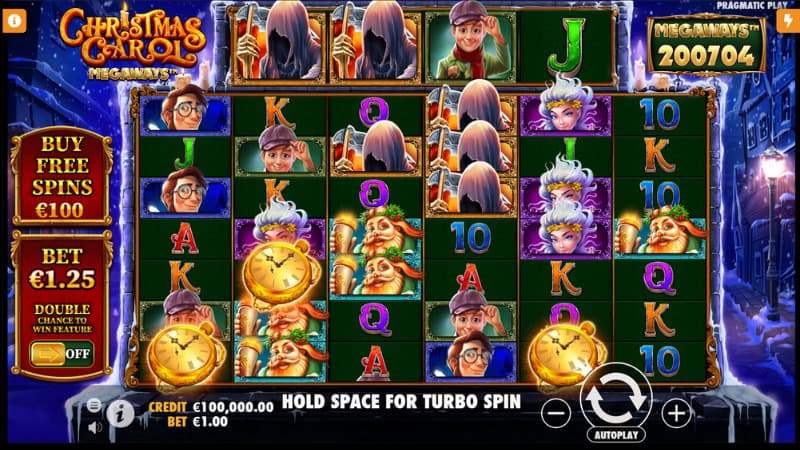This screenshot has height=450, width=800.
Task: Open the game information paytable
Action: [x=120, y=413]
